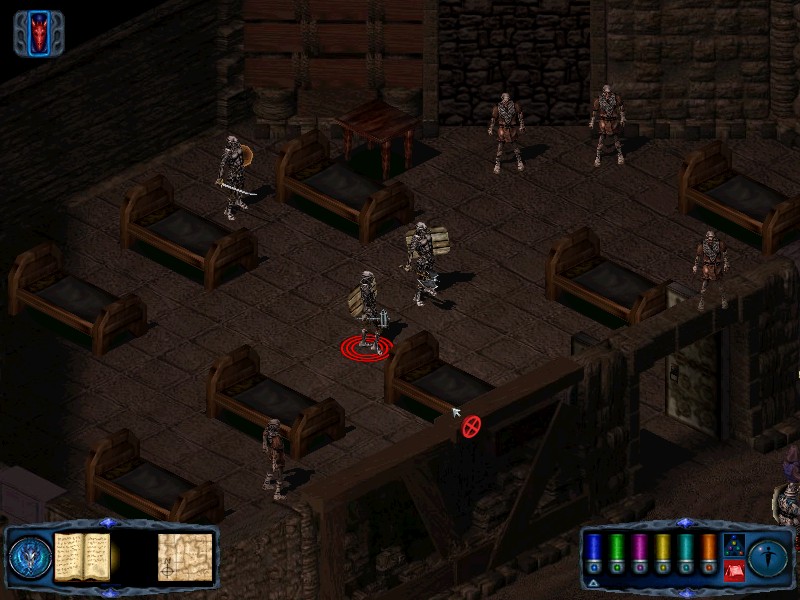Click the red tent camp button

(x=732, y=570)
